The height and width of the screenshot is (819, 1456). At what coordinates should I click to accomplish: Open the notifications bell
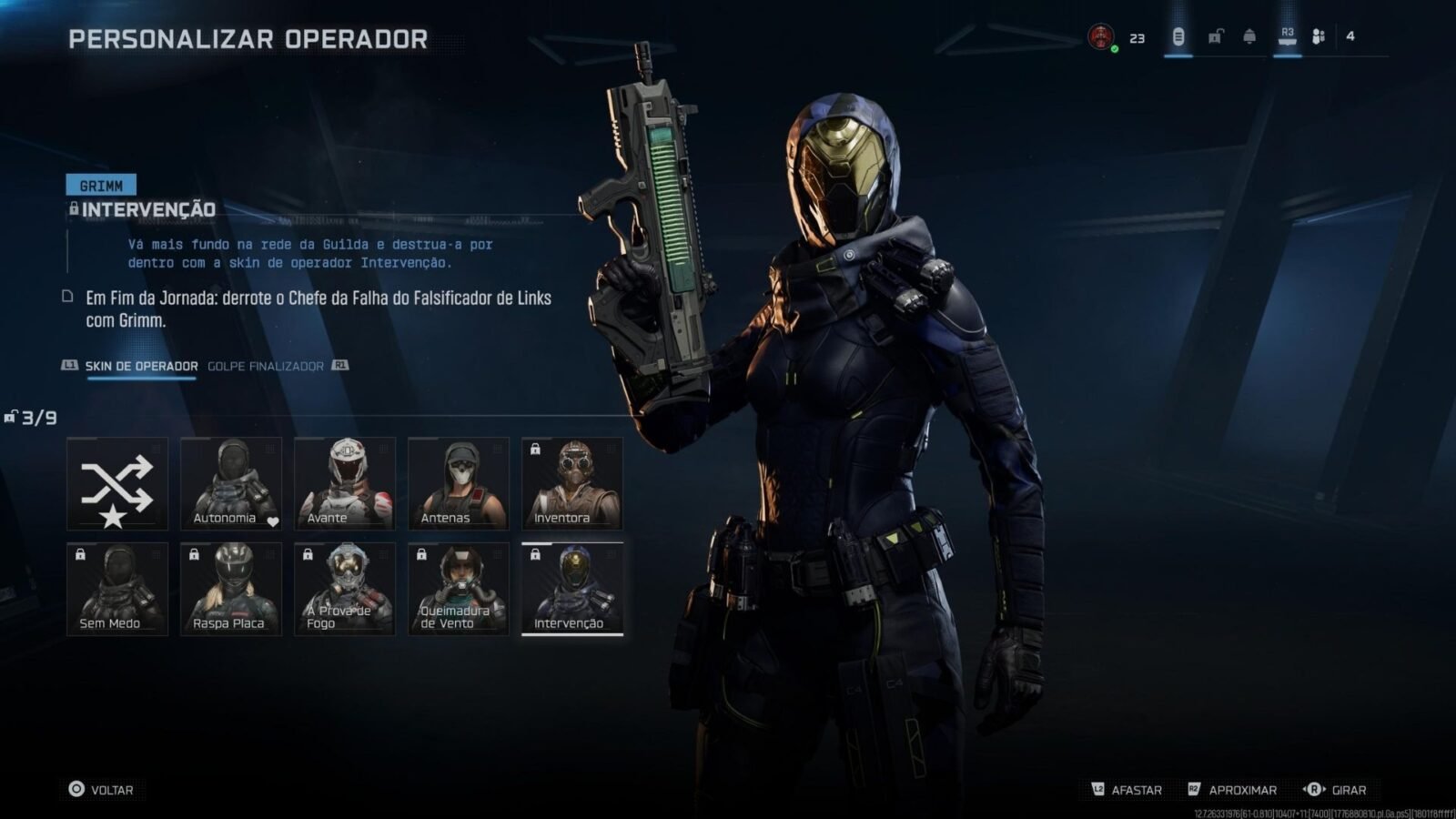1249,37
